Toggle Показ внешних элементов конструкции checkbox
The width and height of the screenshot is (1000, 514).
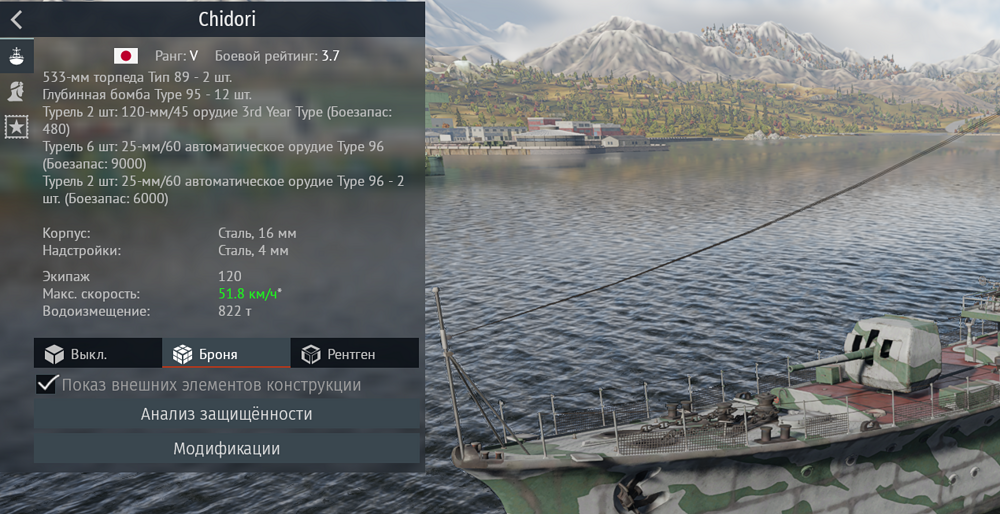(x=47, y=385)
